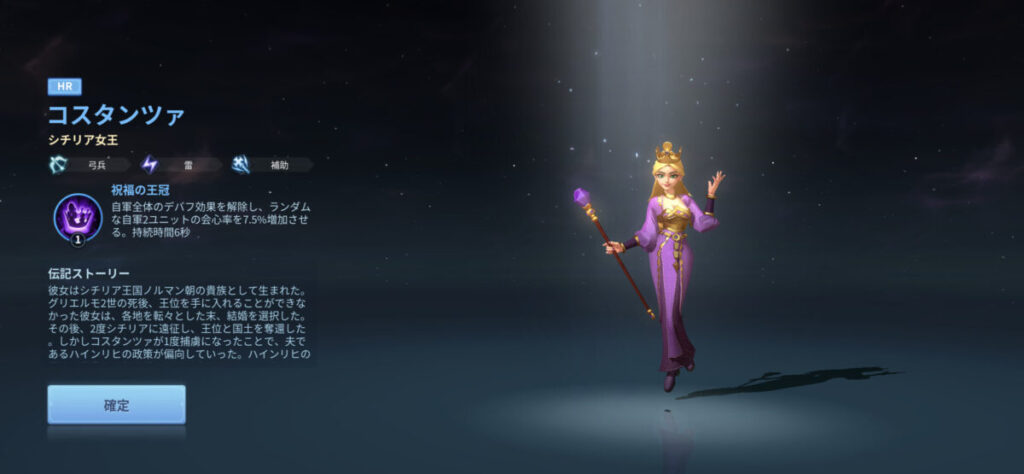The image size is (1024, 474).
Task: Select the 祝福の王冠 skill icon
Action: point(77,214)
